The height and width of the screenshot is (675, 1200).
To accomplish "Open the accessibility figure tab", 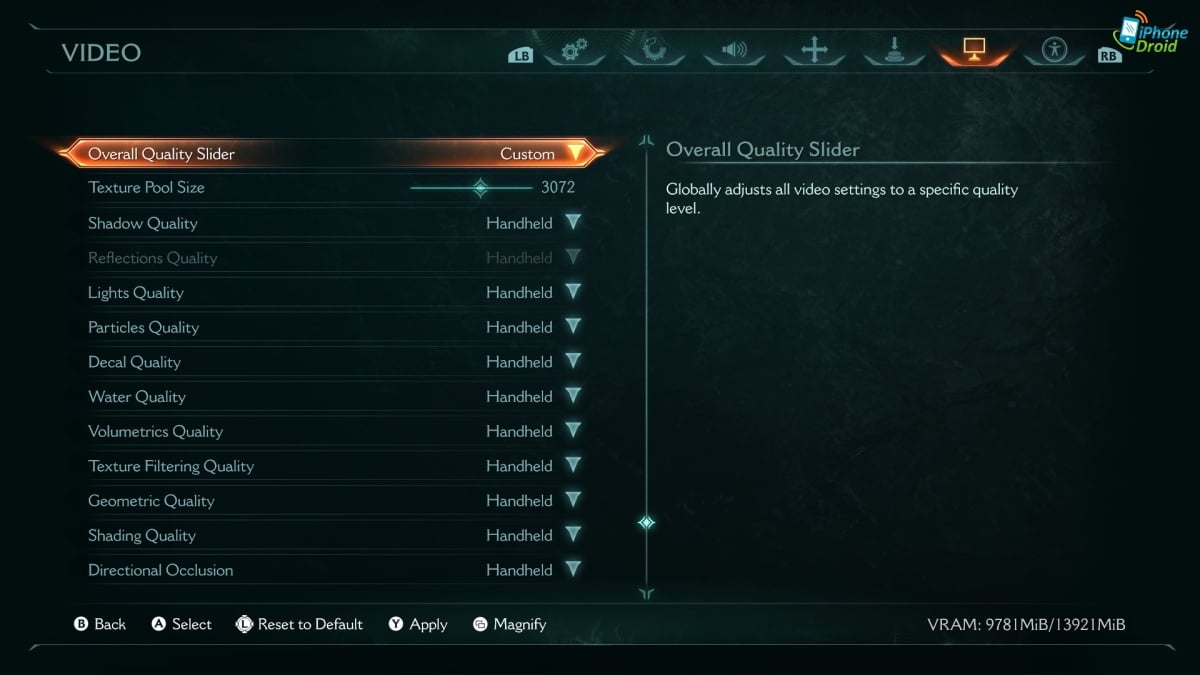I will [x=1055, y=50].
